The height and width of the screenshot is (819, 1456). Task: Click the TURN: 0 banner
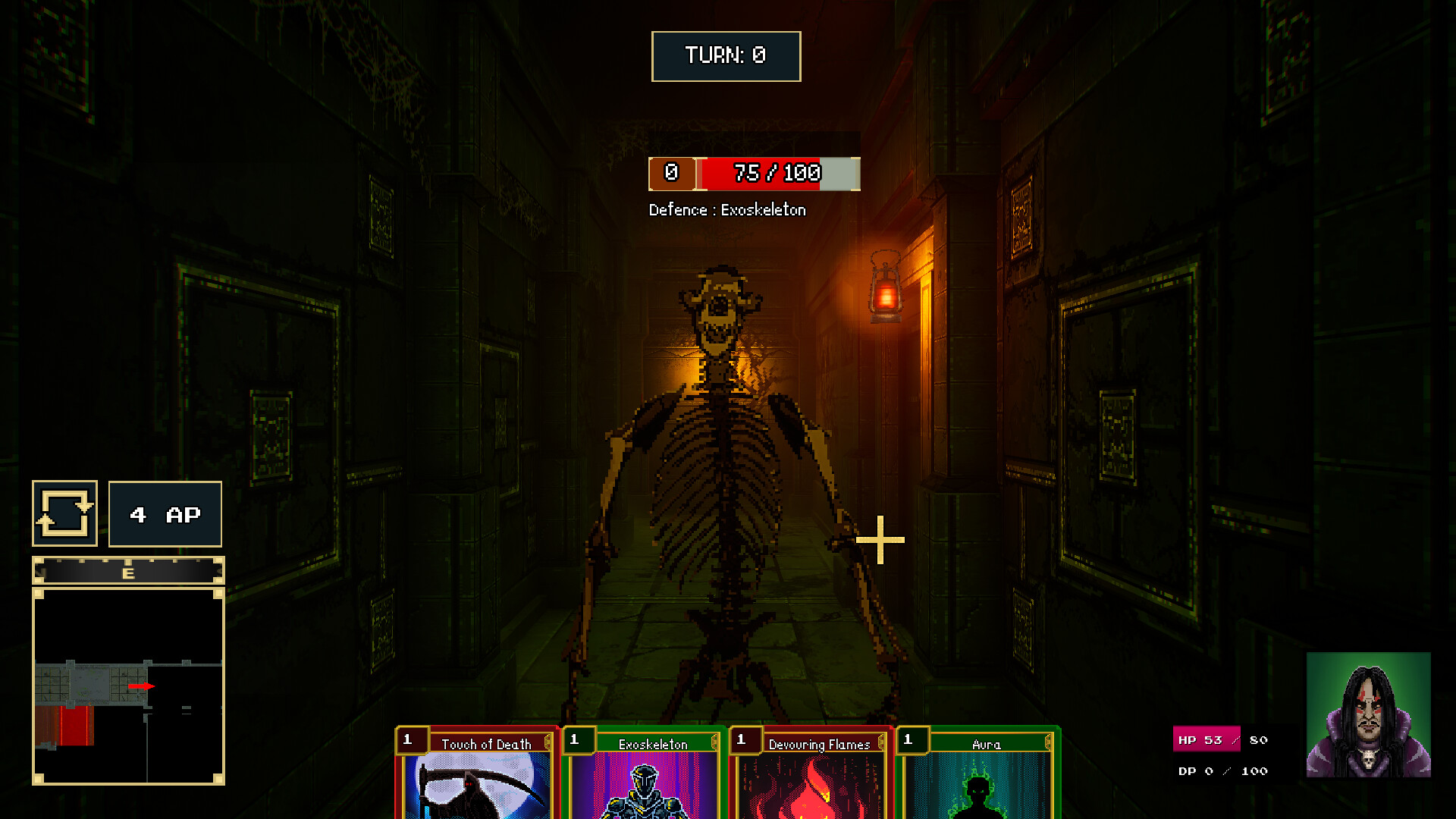[726, 55]
